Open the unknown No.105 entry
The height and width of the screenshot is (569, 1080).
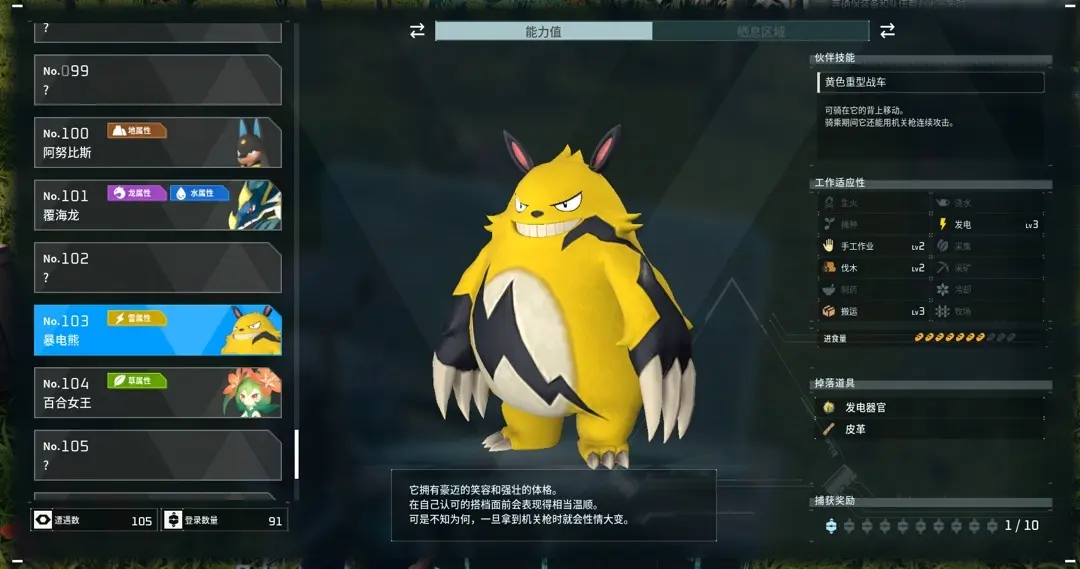[157, 455]
